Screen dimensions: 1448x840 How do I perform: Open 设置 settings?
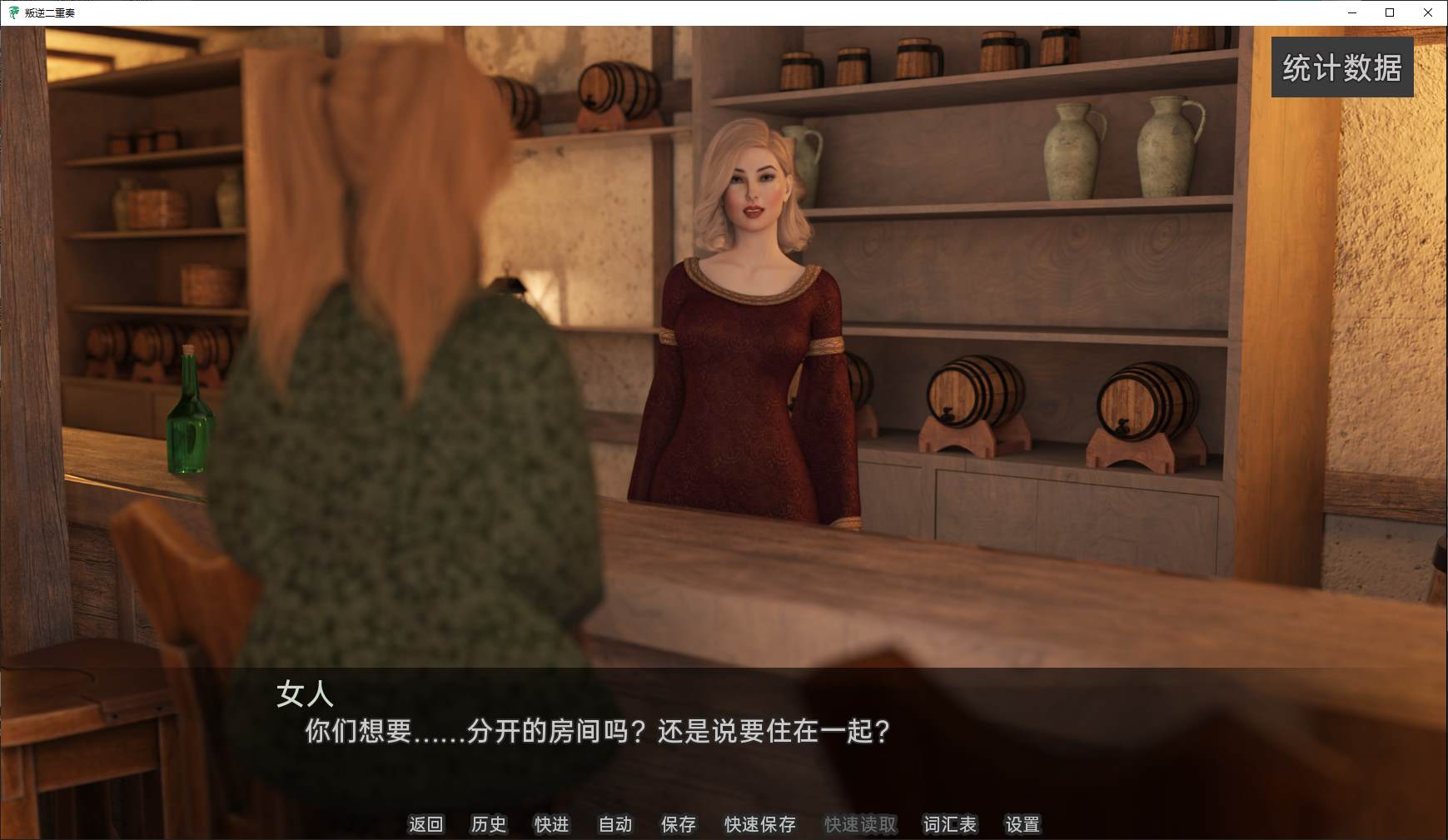(x=1023, y=824)
